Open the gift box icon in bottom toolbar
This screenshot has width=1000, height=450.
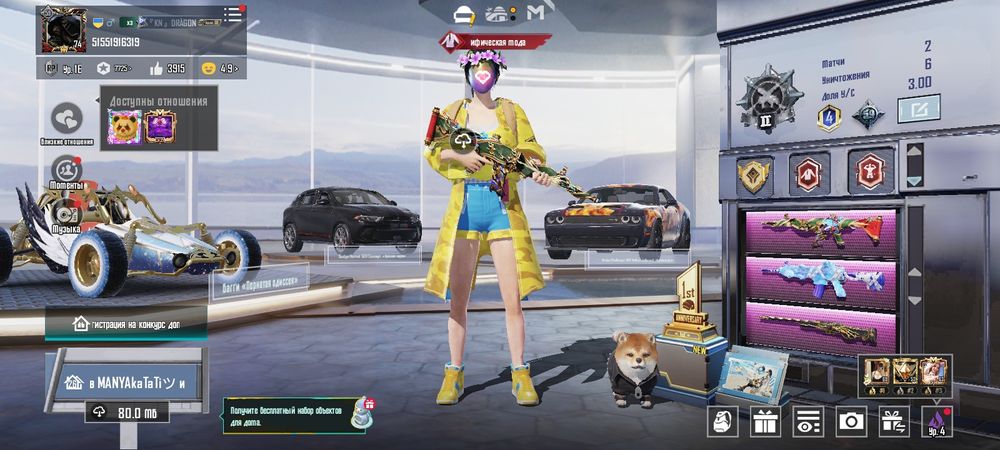766,421
